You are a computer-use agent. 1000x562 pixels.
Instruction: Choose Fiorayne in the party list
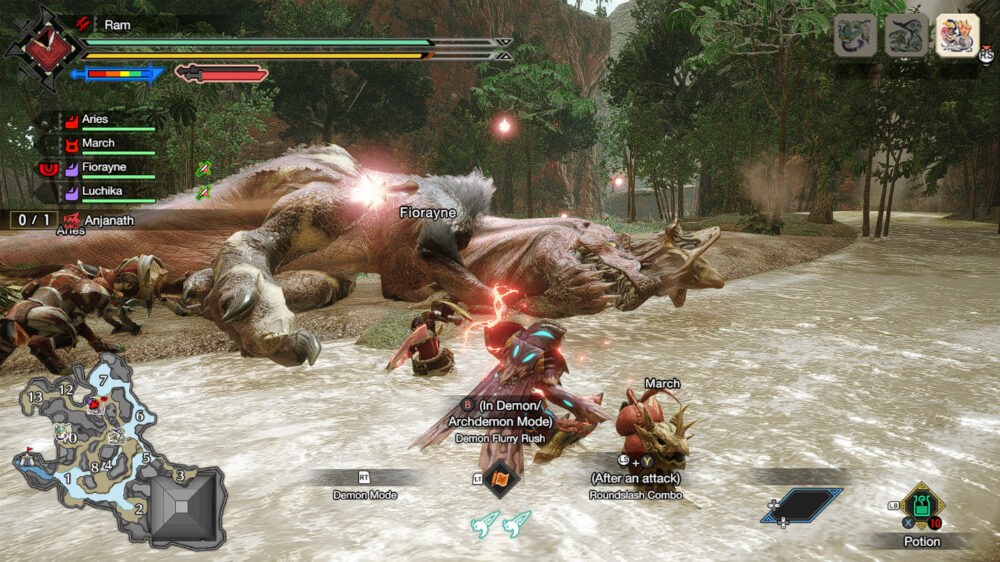(105, 168)
